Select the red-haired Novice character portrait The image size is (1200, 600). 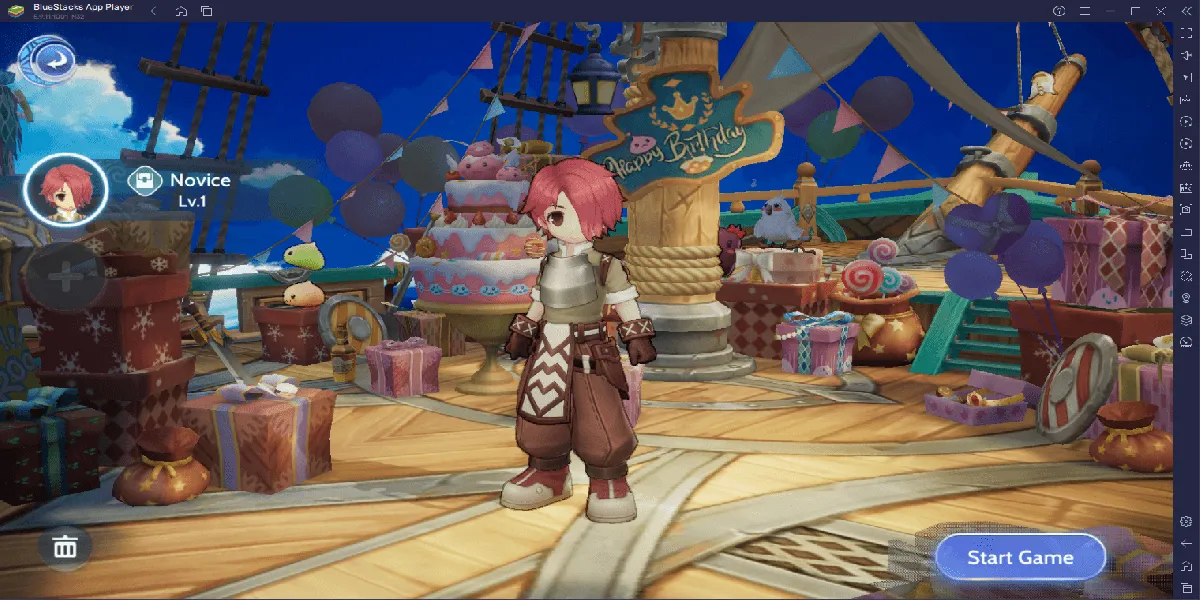pyautogui.click(x=65, y=190)
